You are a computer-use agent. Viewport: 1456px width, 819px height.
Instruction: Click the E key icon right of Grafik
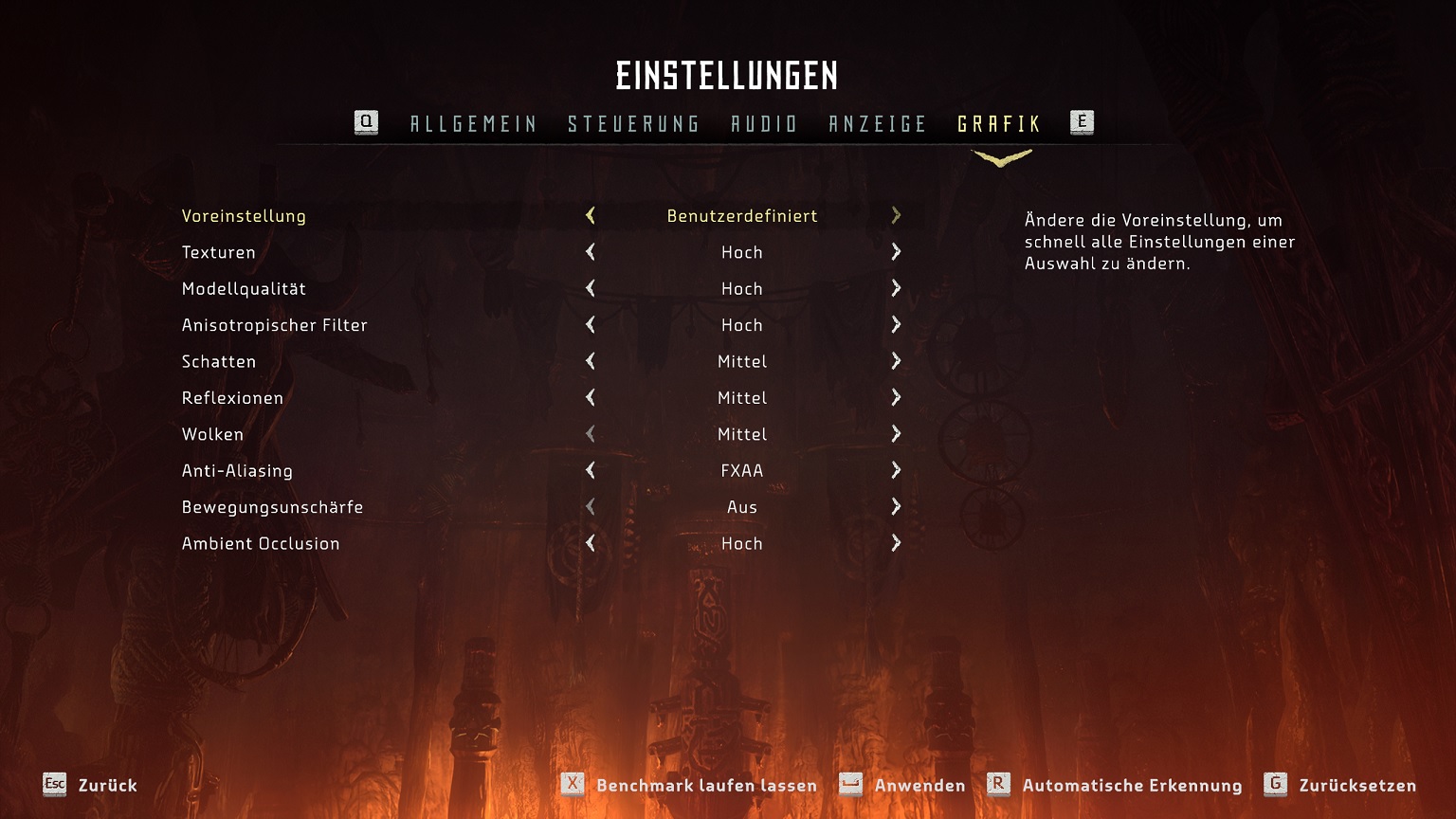click(x=1082, y=121)
